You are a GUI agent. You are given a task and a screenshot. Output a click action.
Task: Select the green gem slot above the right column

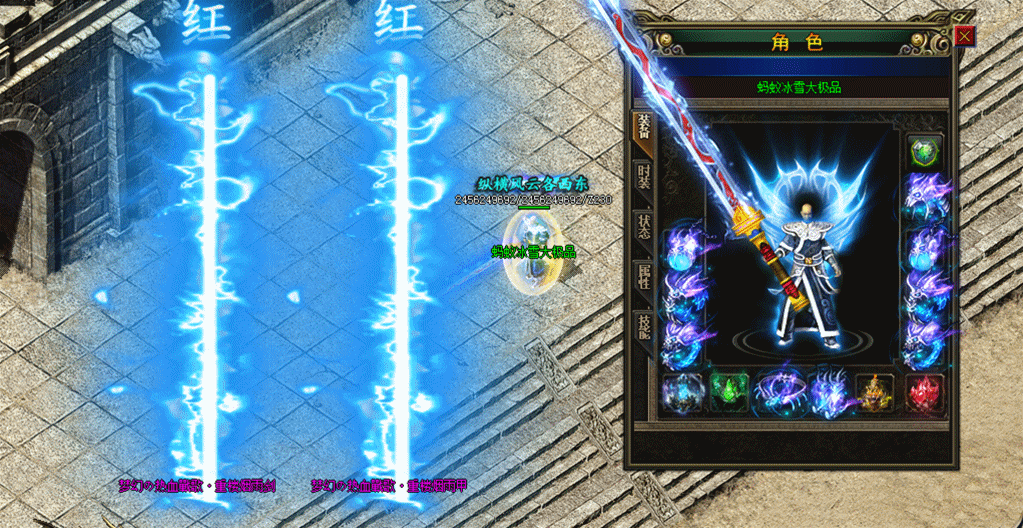(926, 151)
